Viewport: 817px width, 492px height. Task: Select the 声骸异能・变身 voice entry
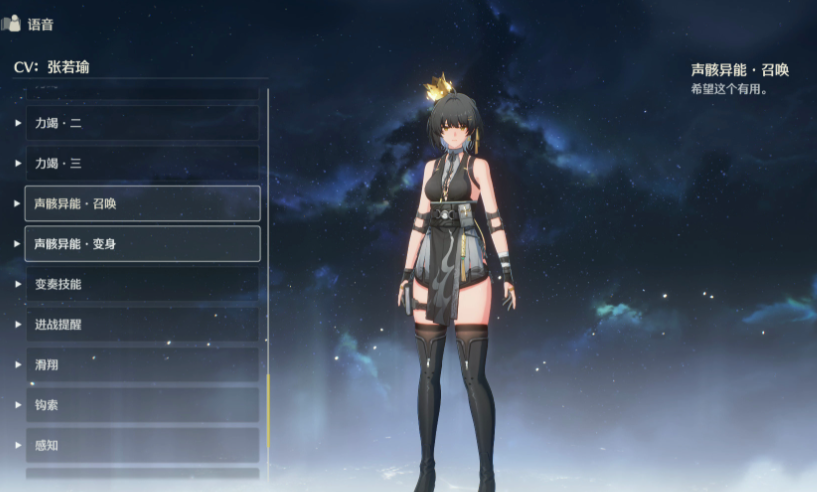(141, 243)
